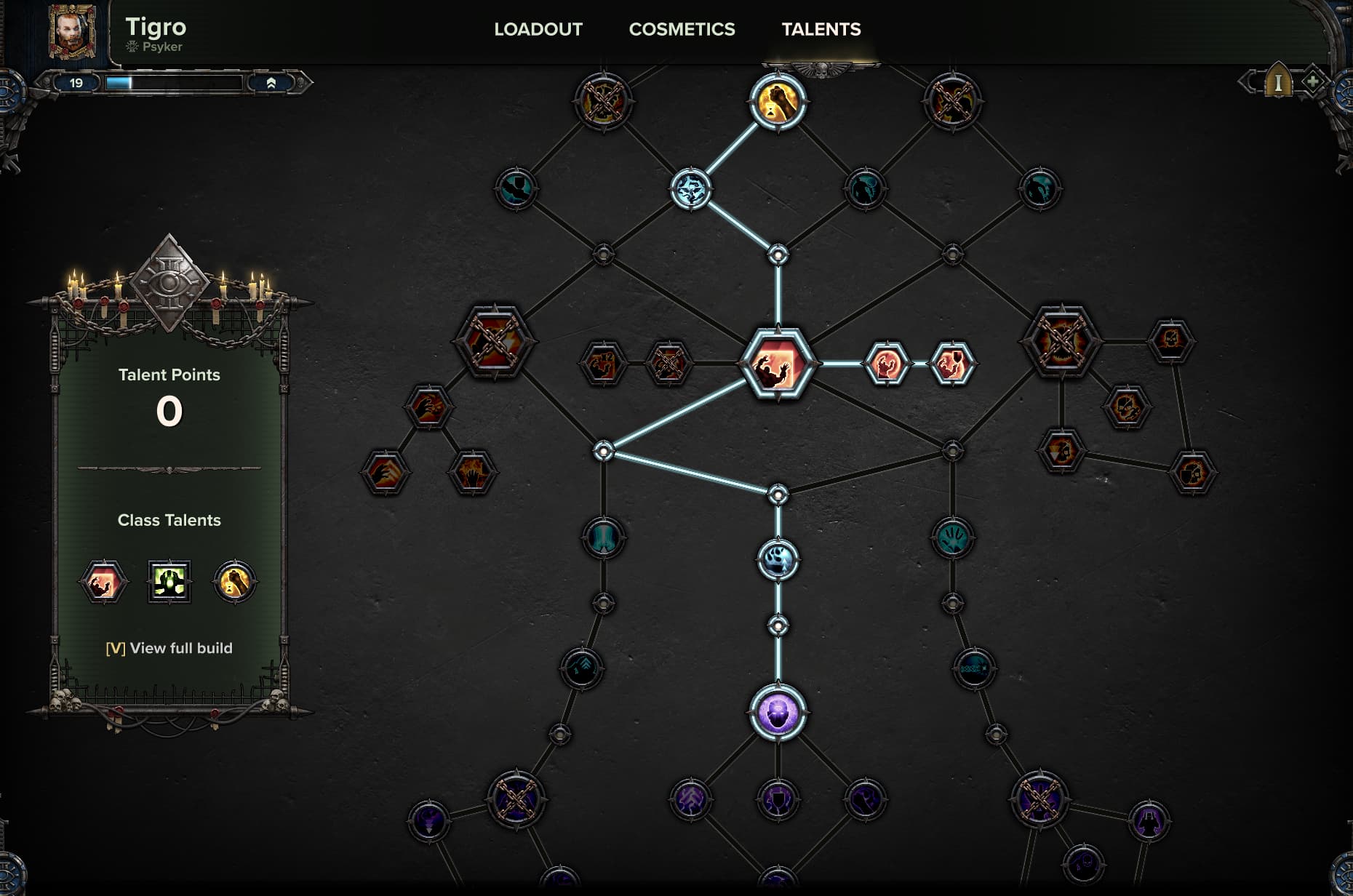Select the central red hexagon ability talent
This screenshot has height=896, width=1353.
pos(778,363)
